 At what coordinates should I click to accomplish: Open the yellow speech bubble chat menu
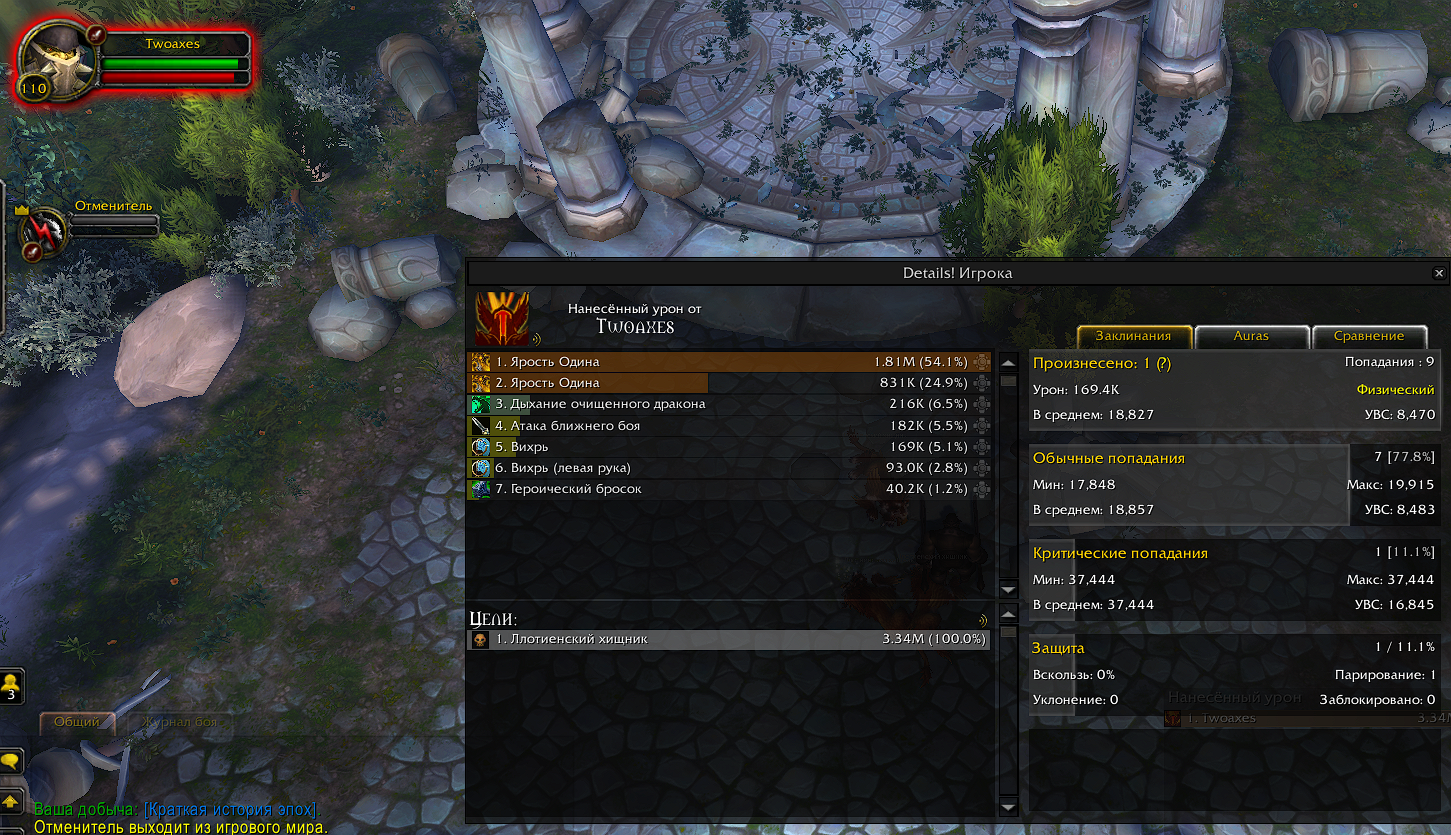[11, 762]
